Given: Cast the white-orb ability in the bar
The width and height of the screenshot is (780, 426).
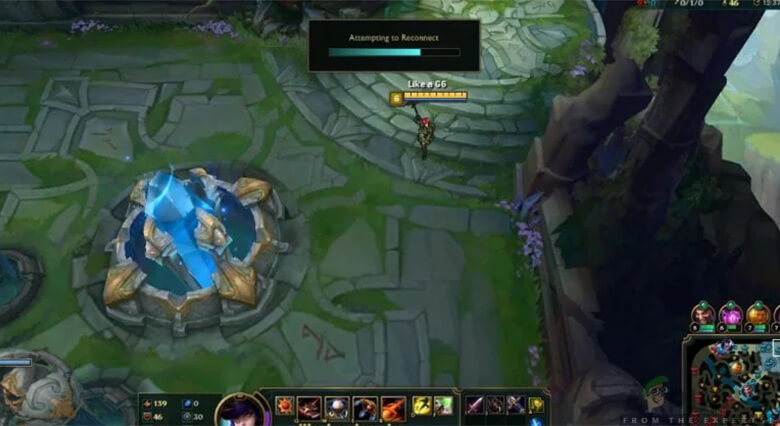Looking at the screenshot, I should pyautogui.click(x=337, y=407).
